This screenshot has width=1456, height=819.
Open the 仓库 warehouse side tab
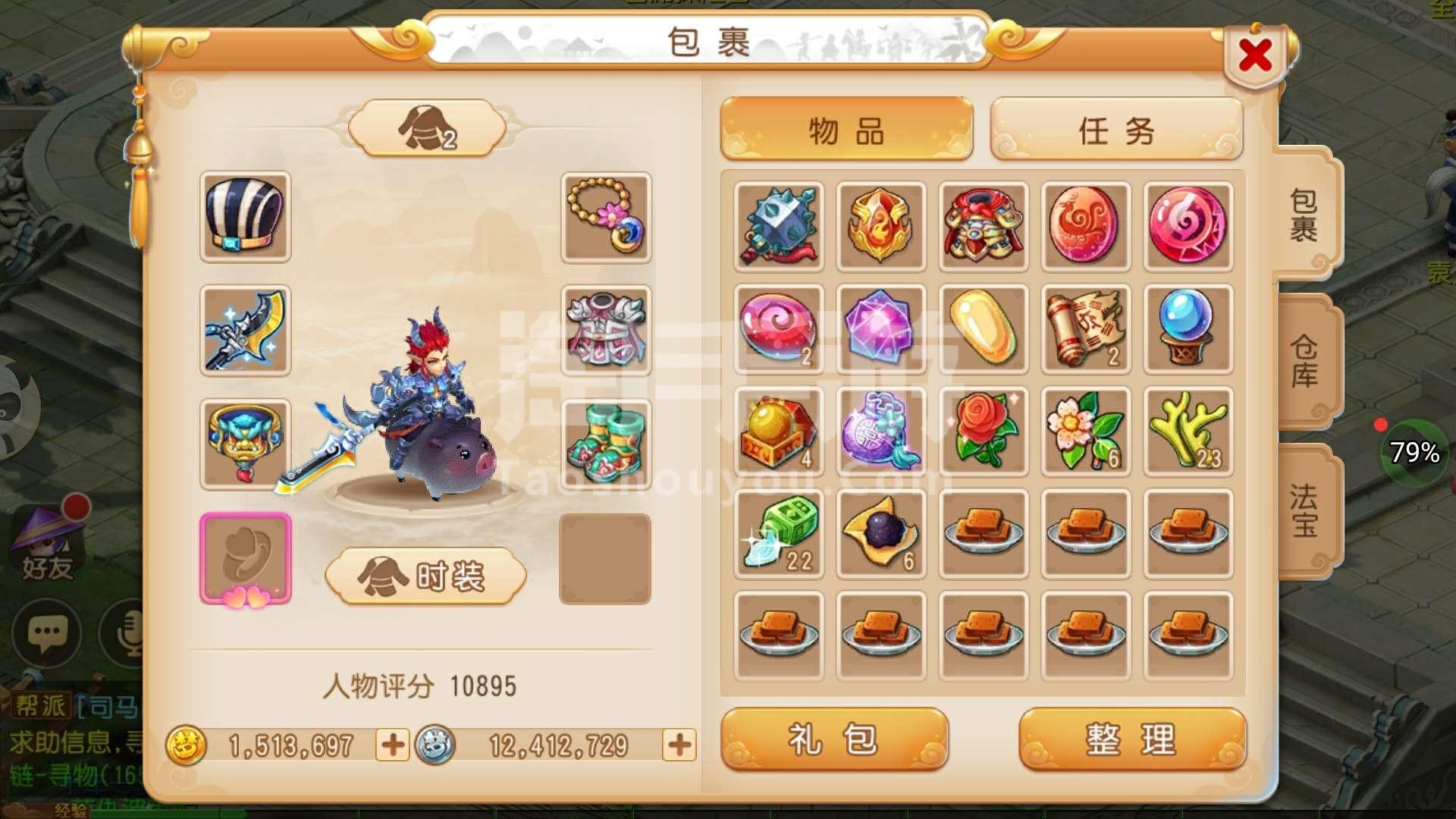[1304, 362]
